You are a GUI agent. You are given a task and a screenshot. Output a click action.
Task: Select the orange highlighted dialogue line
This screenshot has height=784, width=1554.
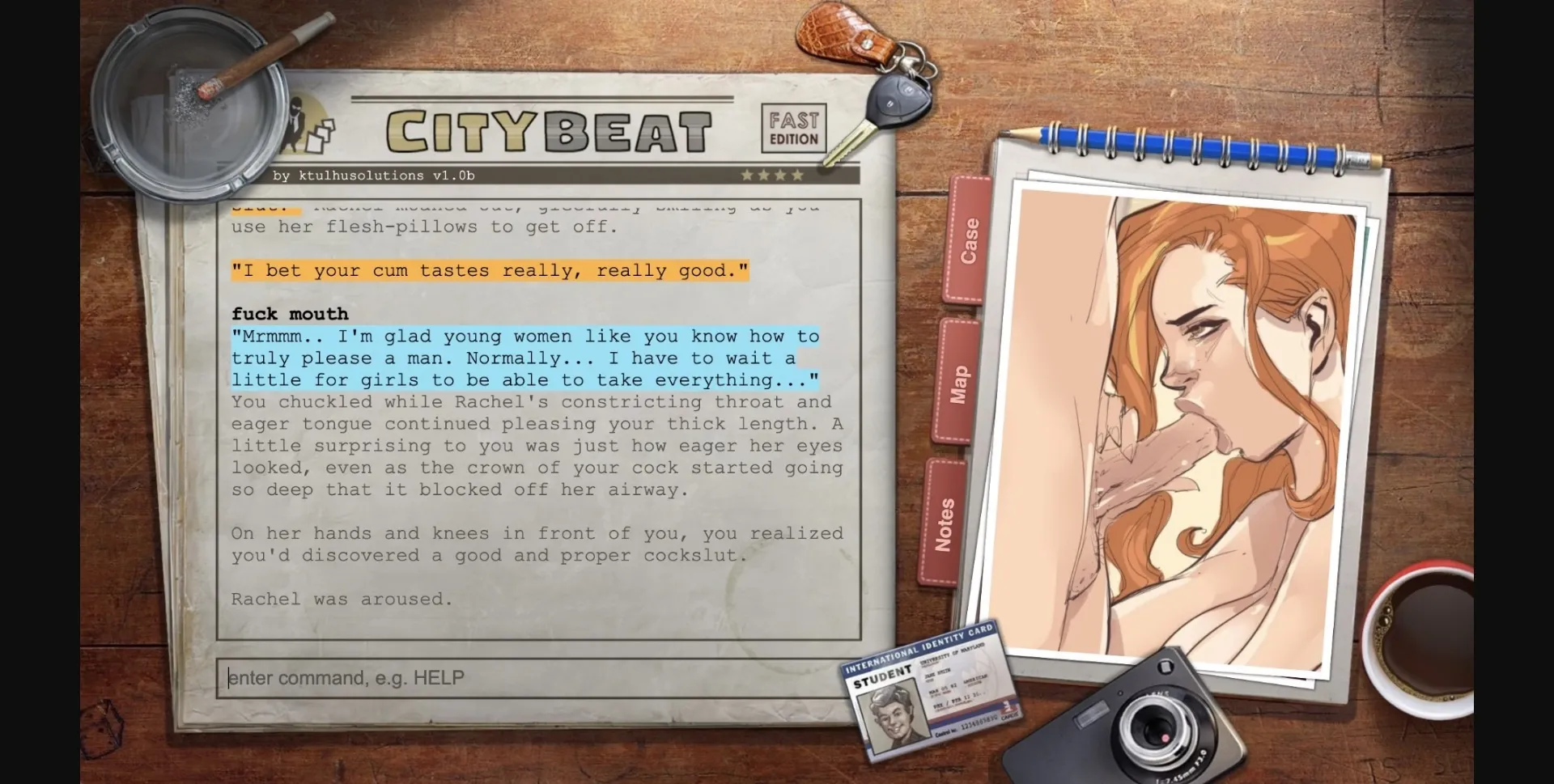490,270
